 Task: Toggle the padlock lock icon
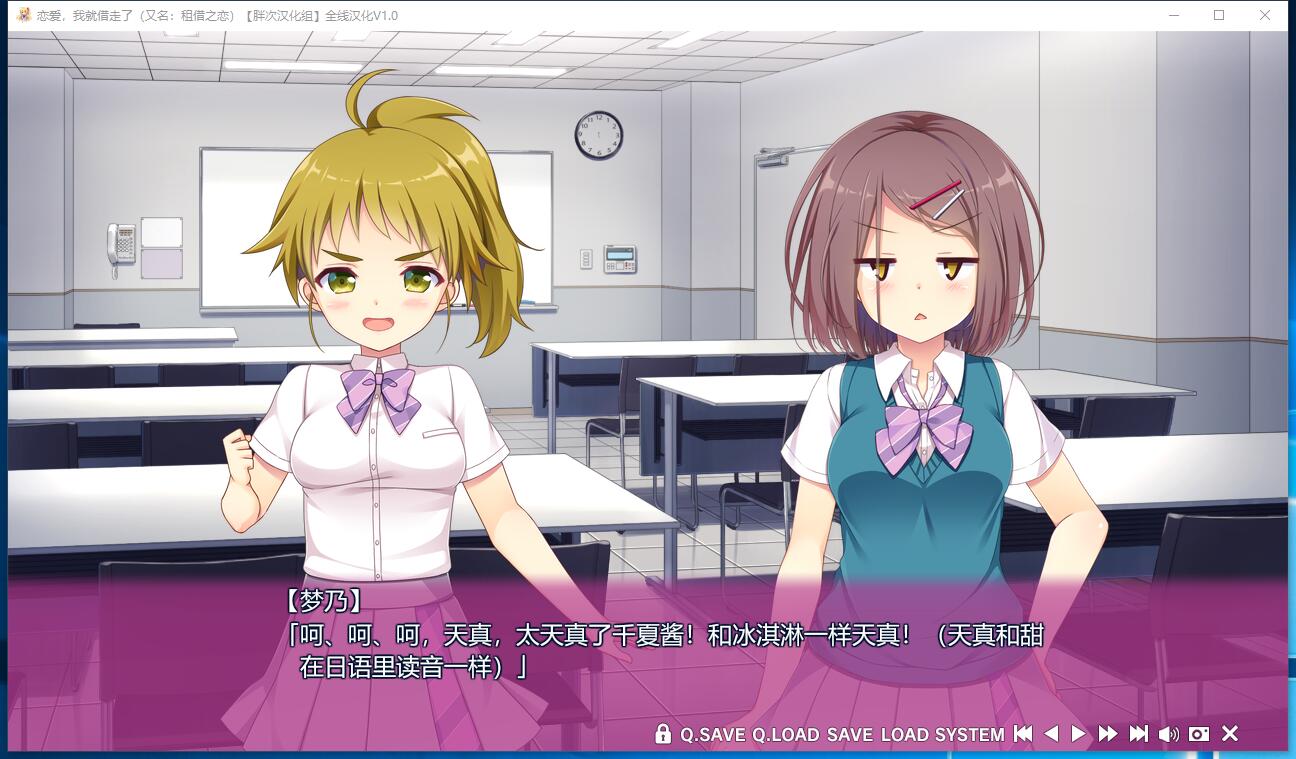point(662,734)
